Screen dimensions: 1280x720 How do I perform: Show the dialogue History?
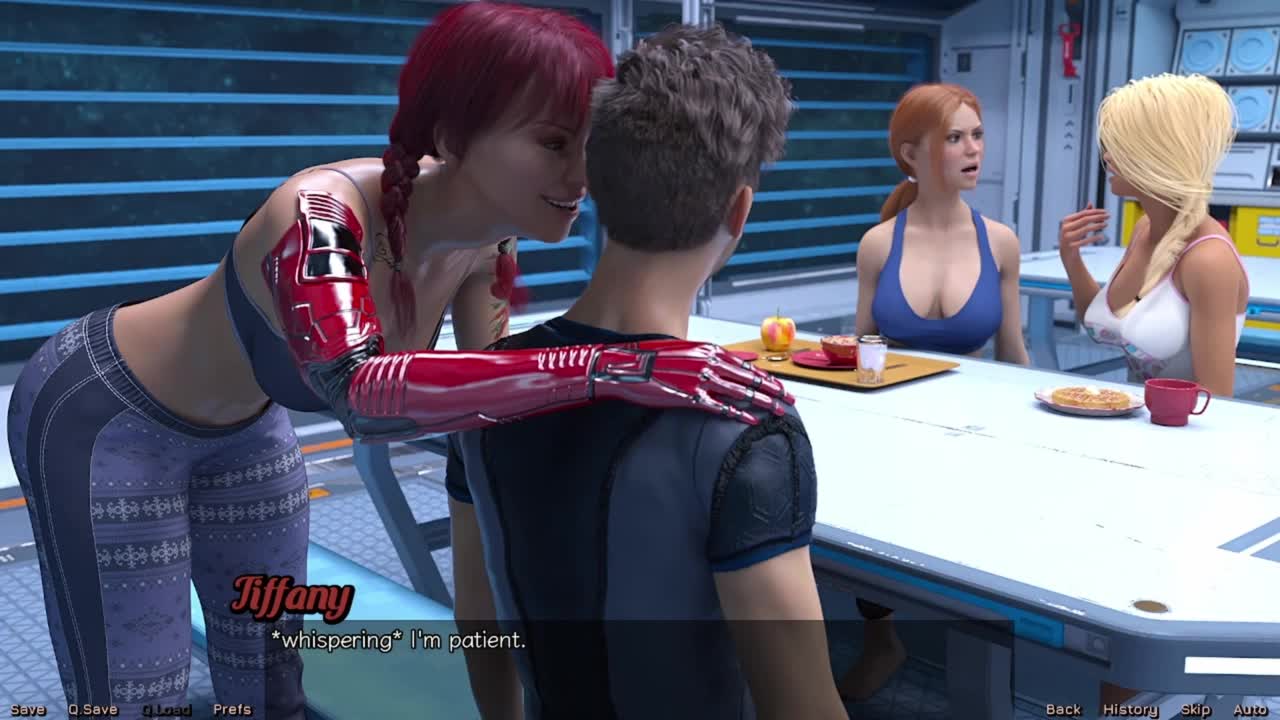1130,709
